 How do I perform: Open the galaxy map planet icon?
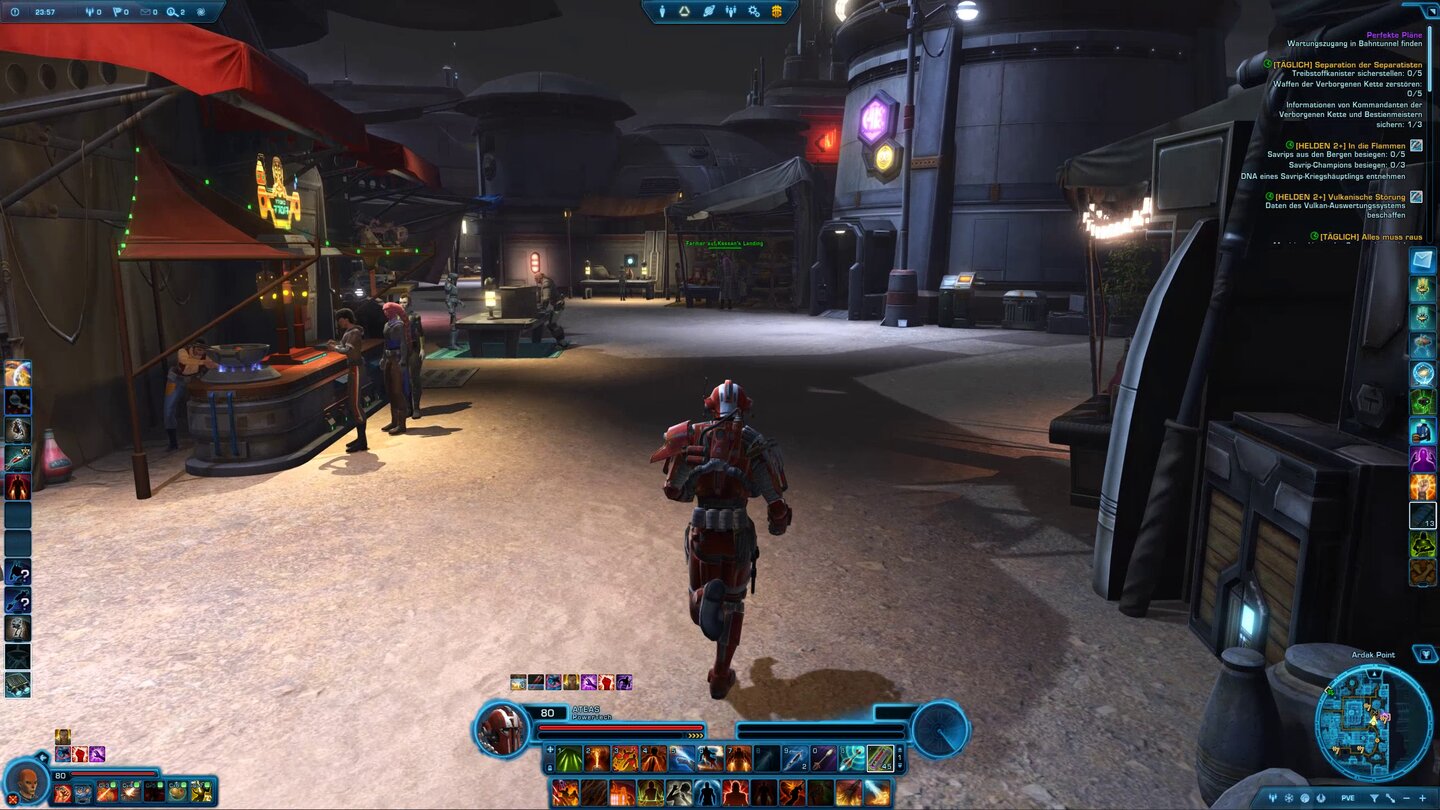click(707, 12)
